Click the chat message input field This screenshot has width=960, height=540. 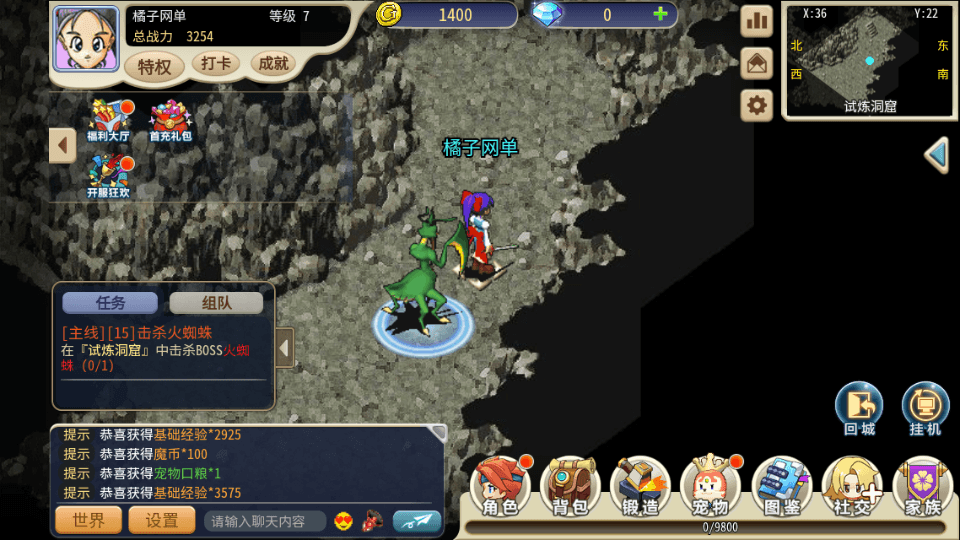265,521
